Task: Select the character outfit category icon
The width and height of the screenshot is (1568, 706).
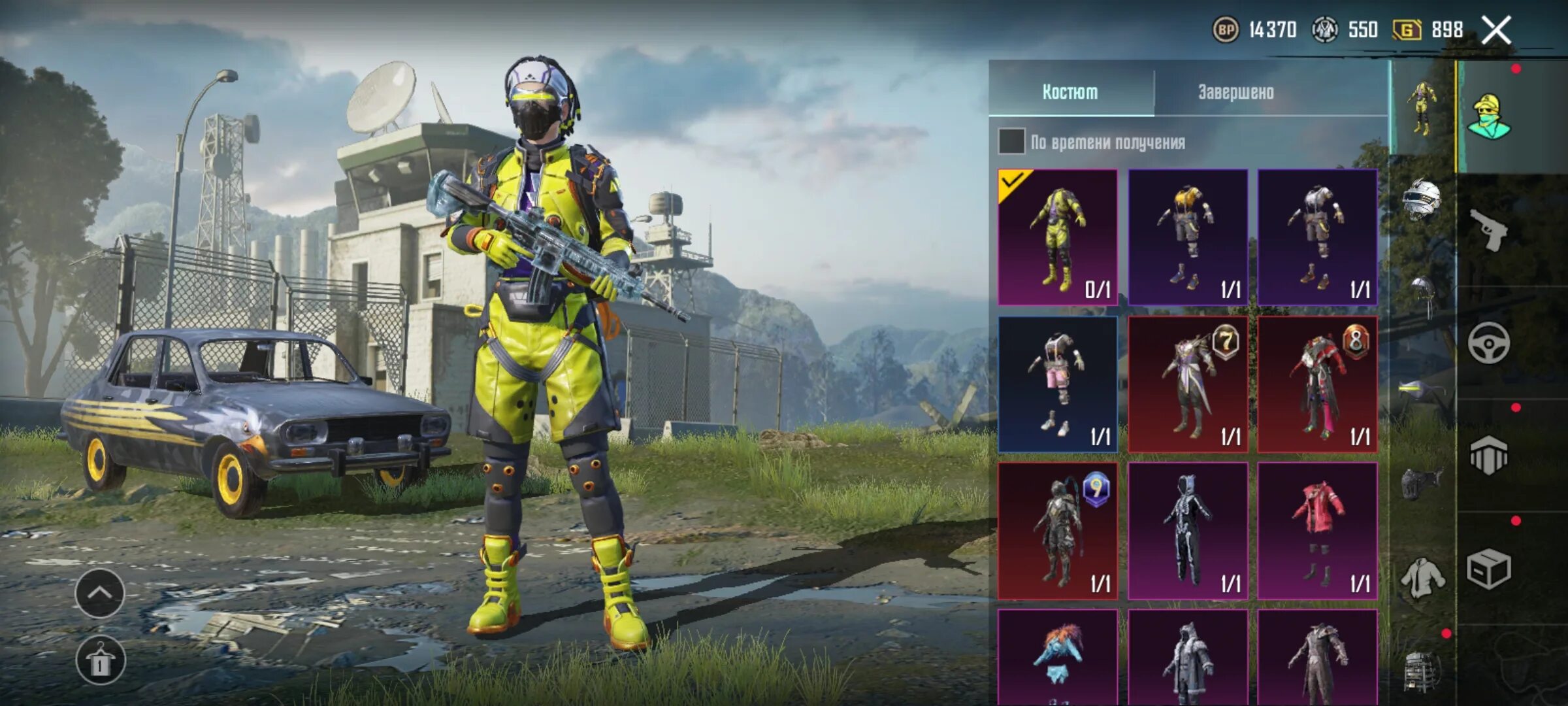Action: pyautogui.click(x=1488, y=118)
